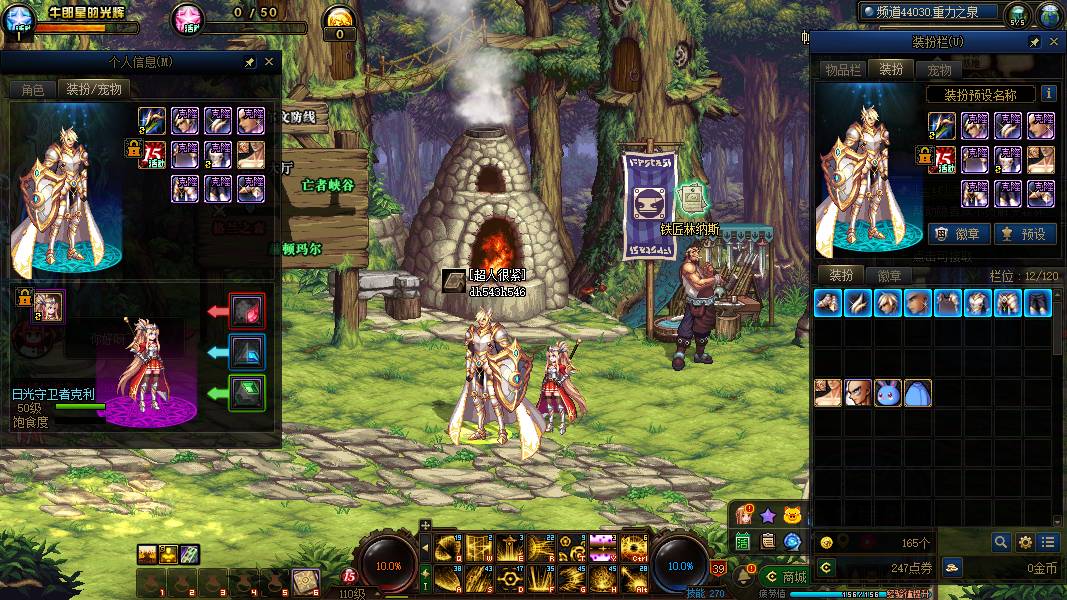Screen dimensions: 1067x600
Task: Open the 物品栏 item inventory tab
Action: (843, 69)
